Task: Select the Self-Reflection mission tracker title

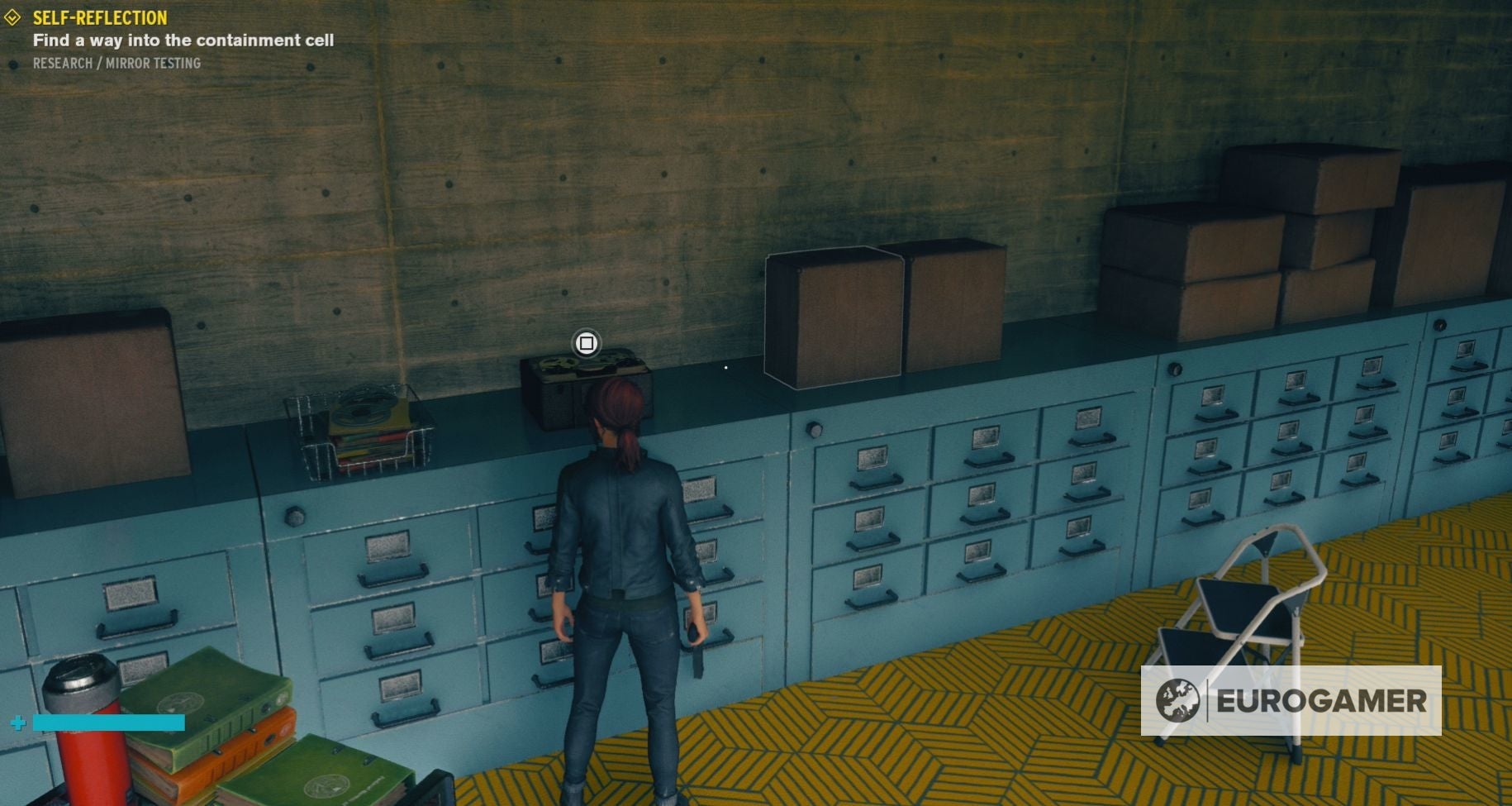Action: pyautogui.click(x=100, y=17)
